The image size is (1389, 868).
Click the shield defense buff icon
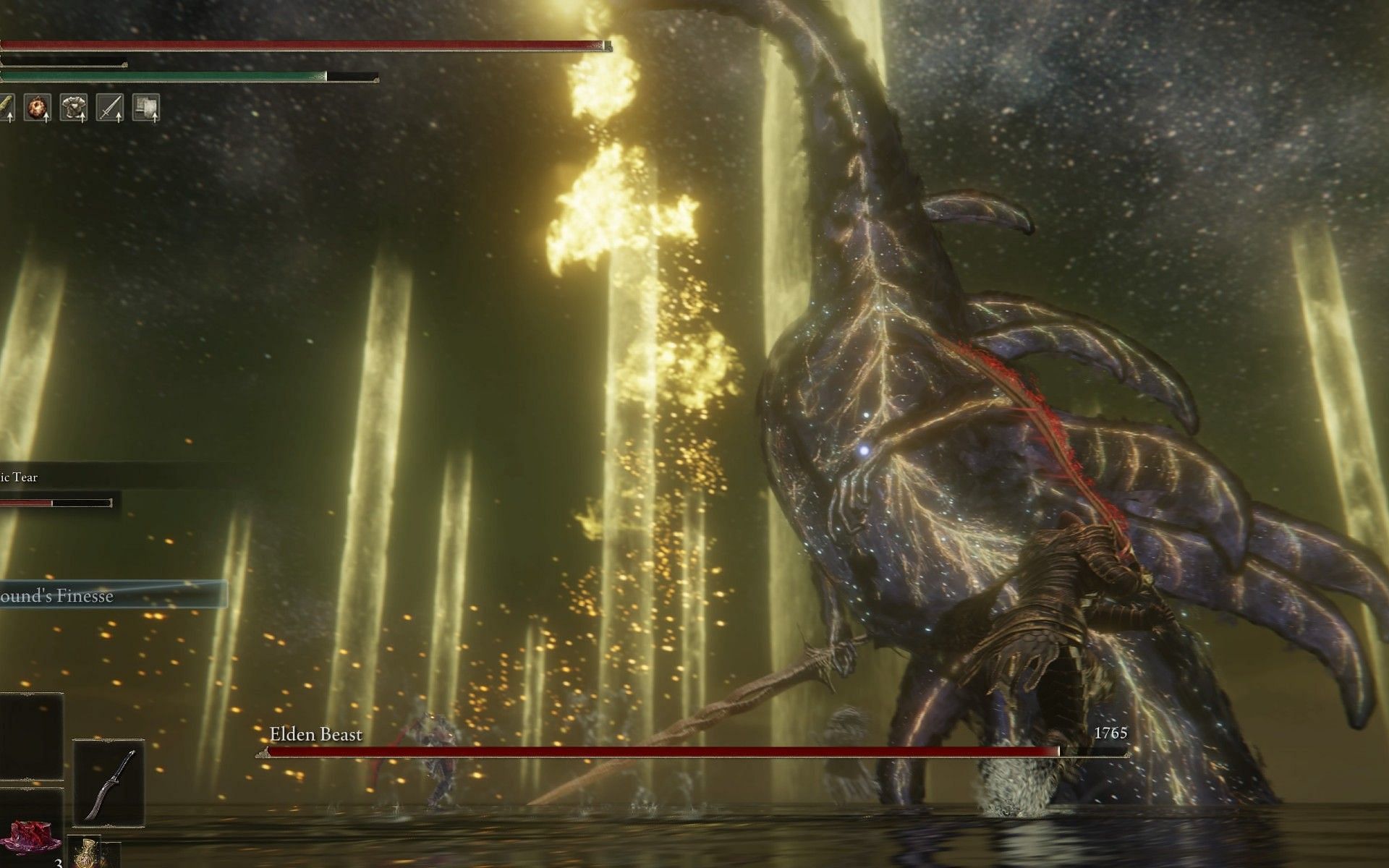(x=145, y=108)
